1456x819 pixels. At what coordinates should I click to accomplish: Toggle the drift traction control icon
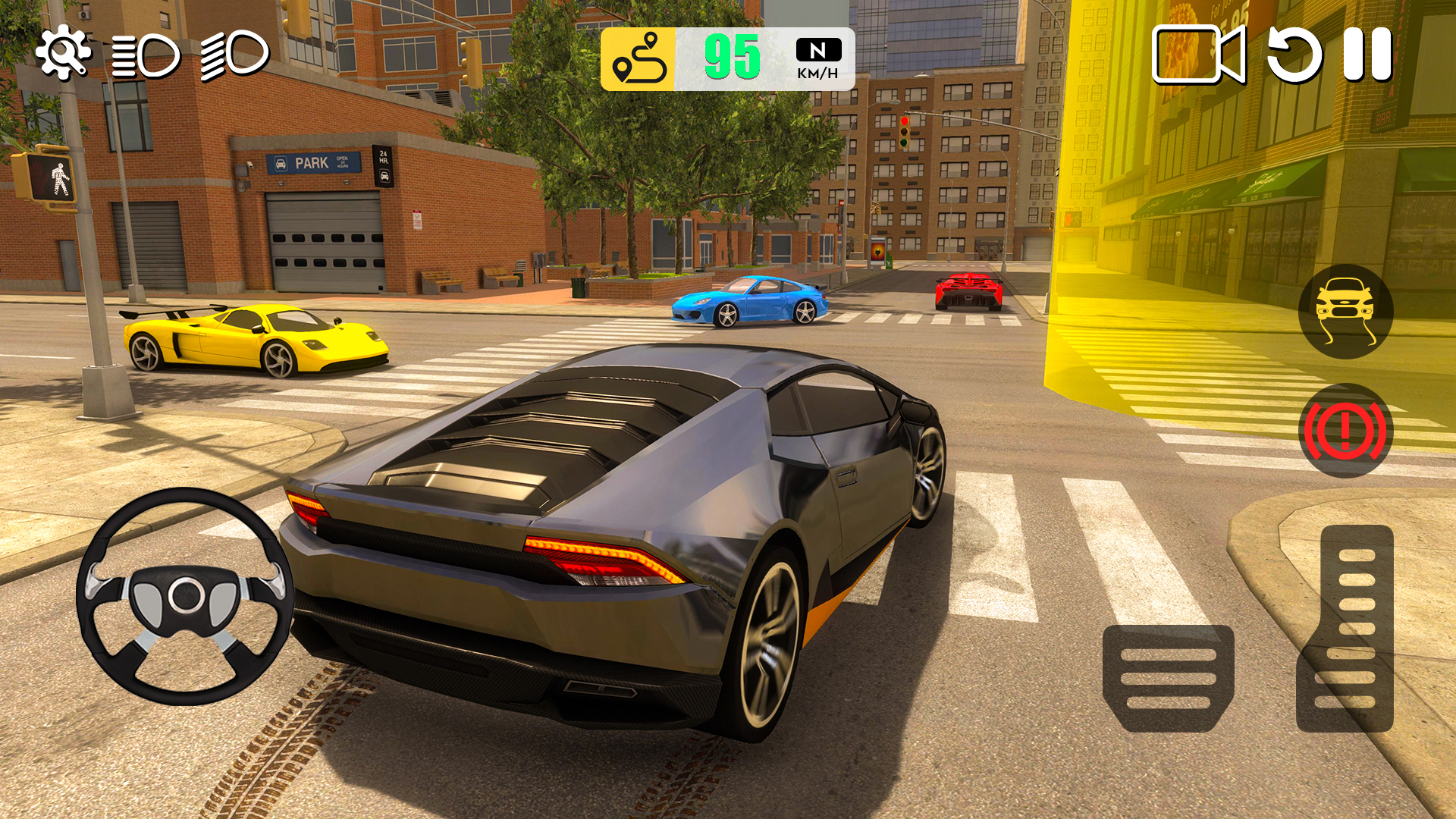coord(1346,313)
